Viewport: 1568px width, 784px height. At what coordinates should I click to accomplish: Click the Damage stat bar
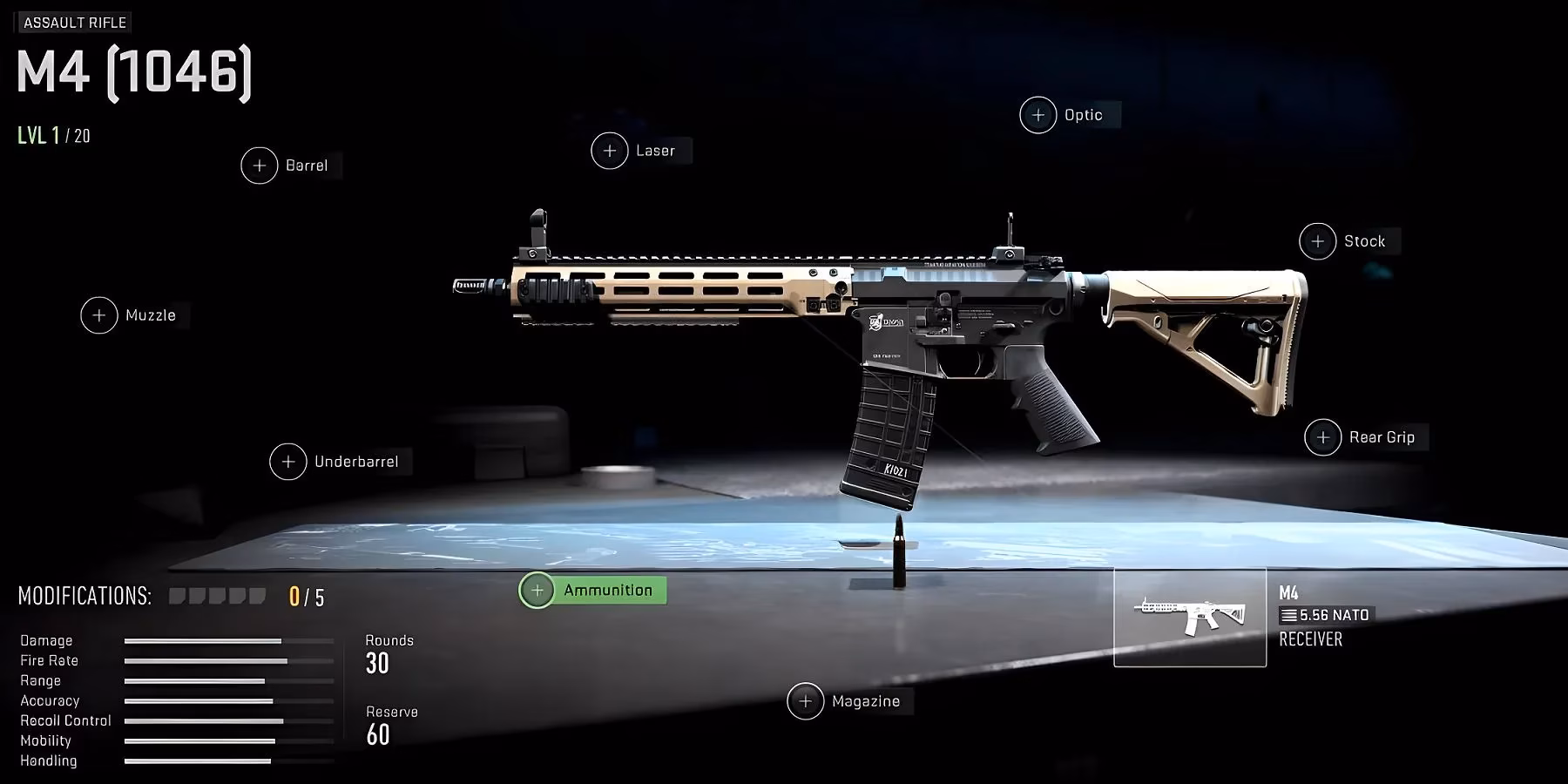tap(205, 640)
